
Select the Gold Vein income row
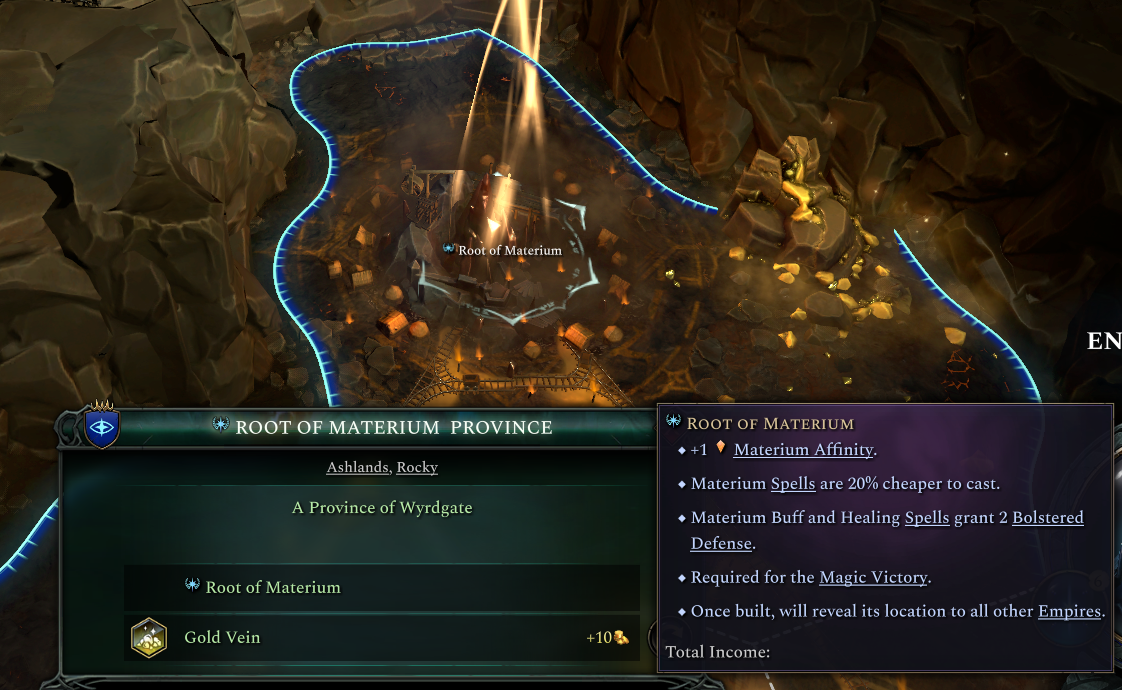click(x=381, y=637)
